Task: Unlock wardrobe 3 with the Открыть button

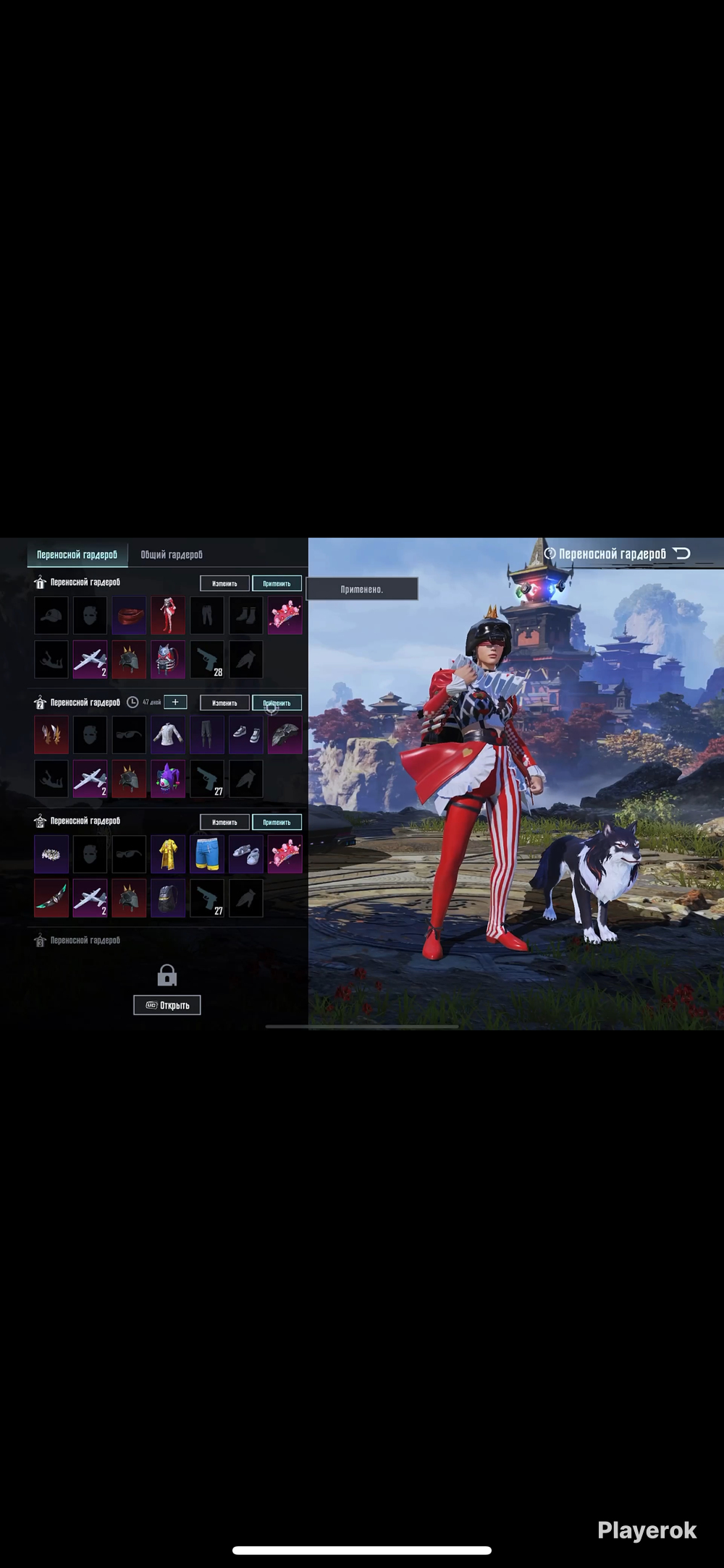Action: [x=167, y=1005]
